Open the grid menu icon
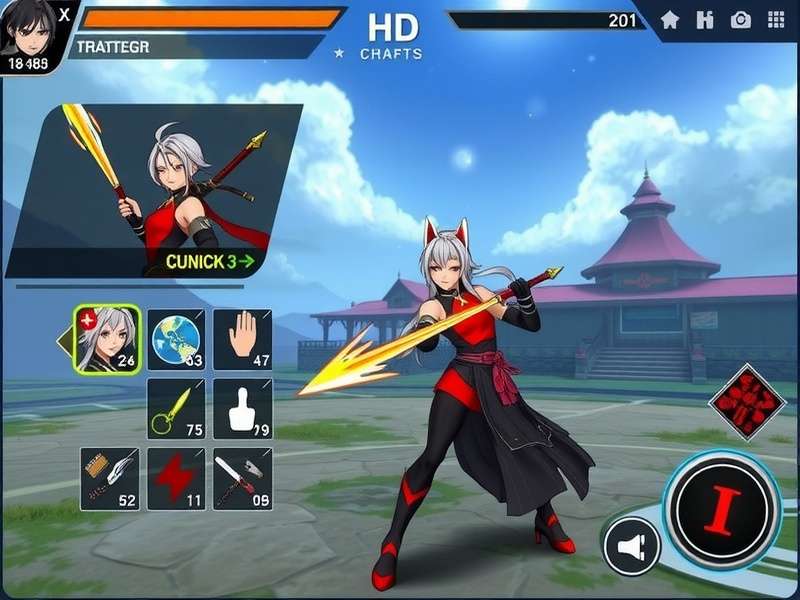This screenshot has width=800, height=600. pos(776,19)
